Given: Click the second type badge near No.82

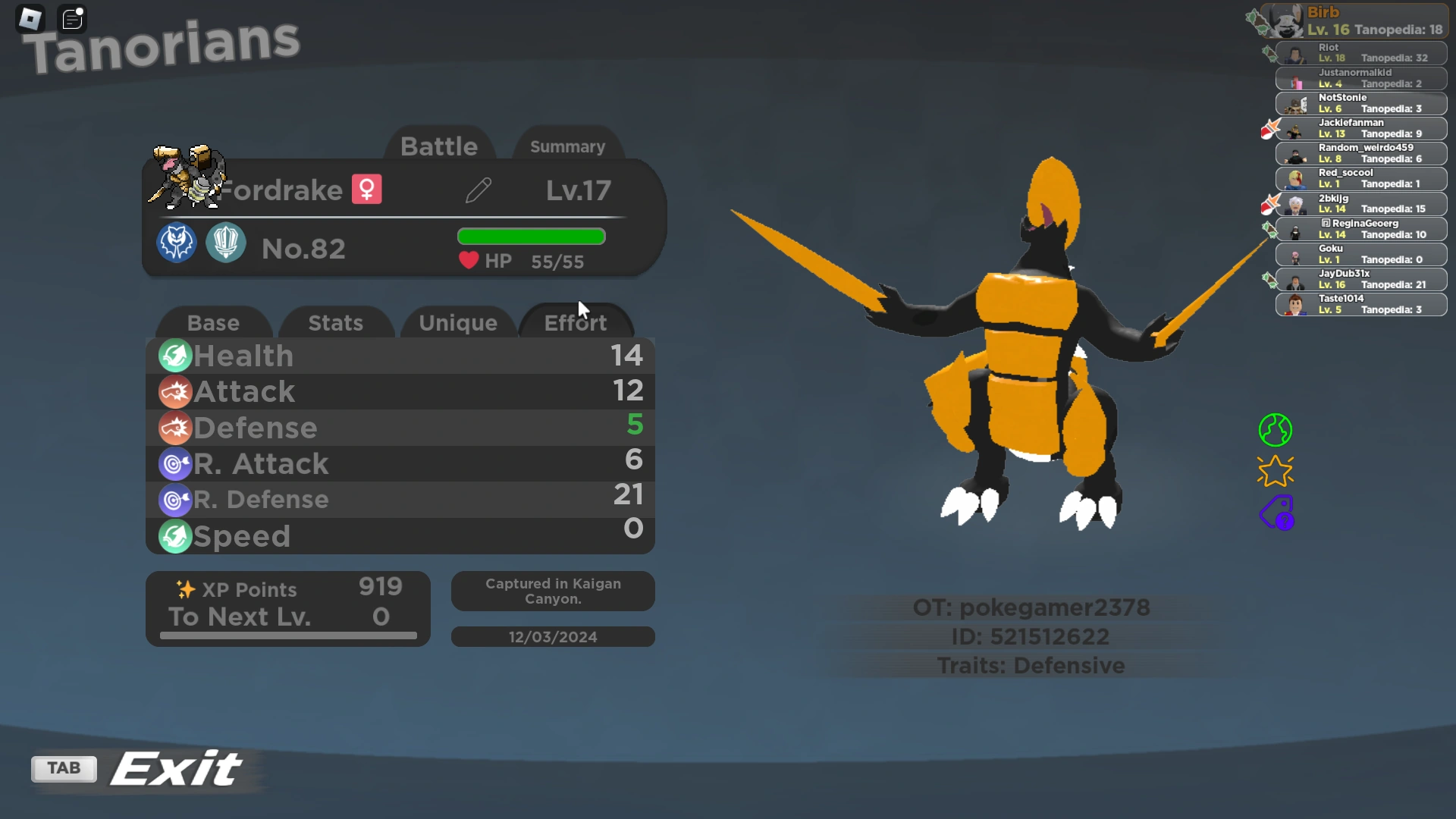Looking at the screenshot, I should pyautogui.click(x=225, y=243).
